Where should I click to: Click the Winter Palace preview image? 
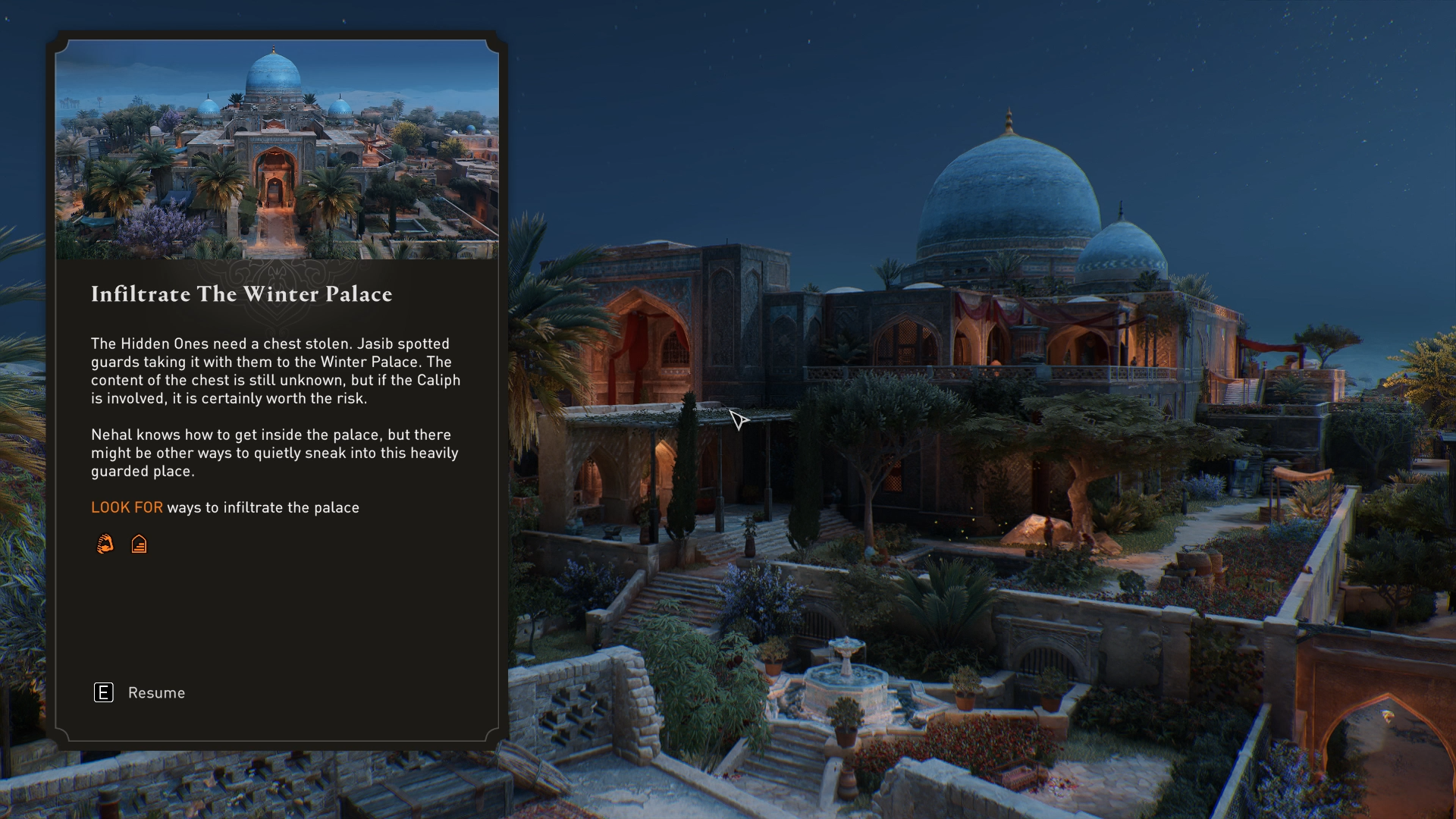tap(277, 150)
